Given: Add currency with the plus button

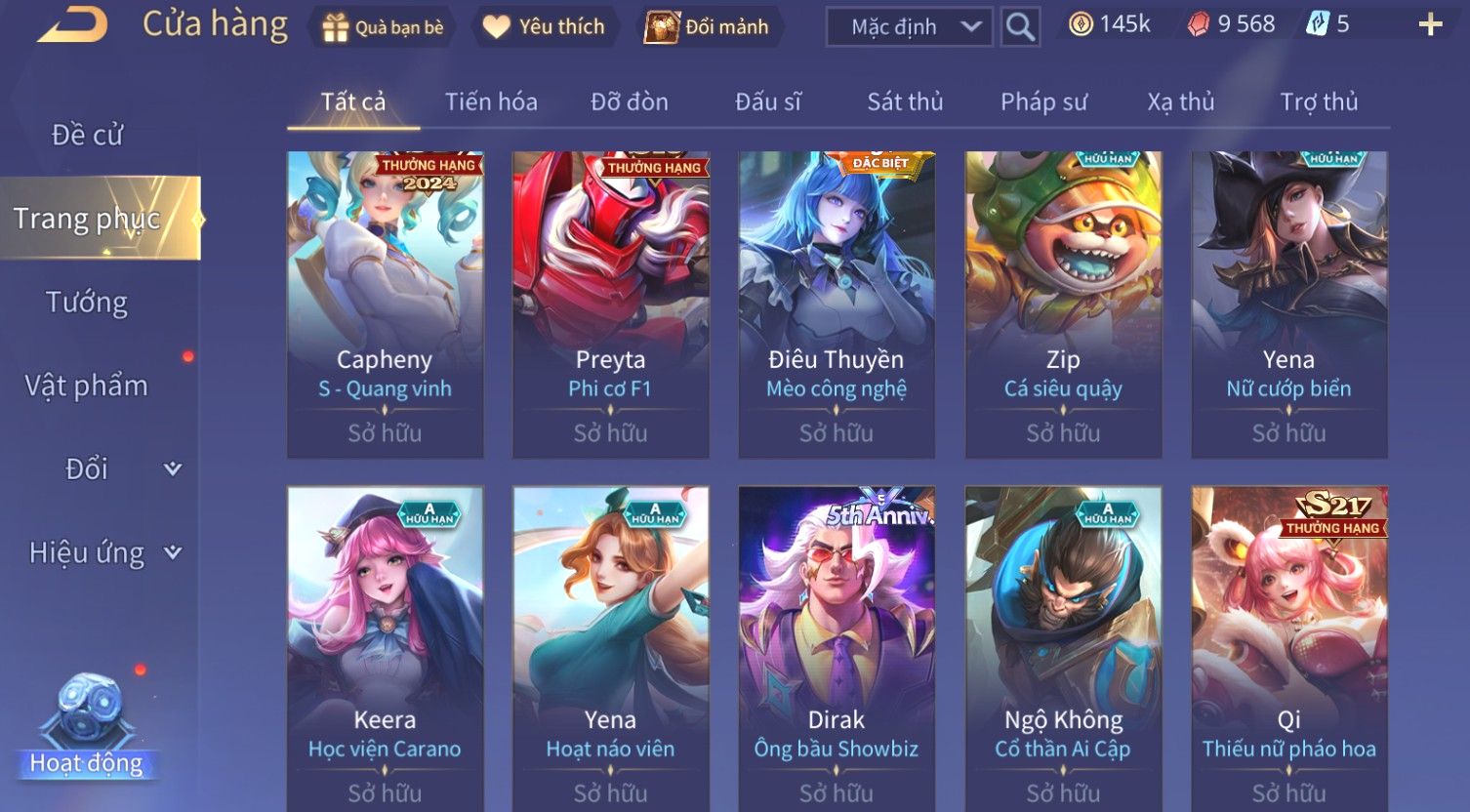Looking at the screenshot, I should coord(1430,25).
